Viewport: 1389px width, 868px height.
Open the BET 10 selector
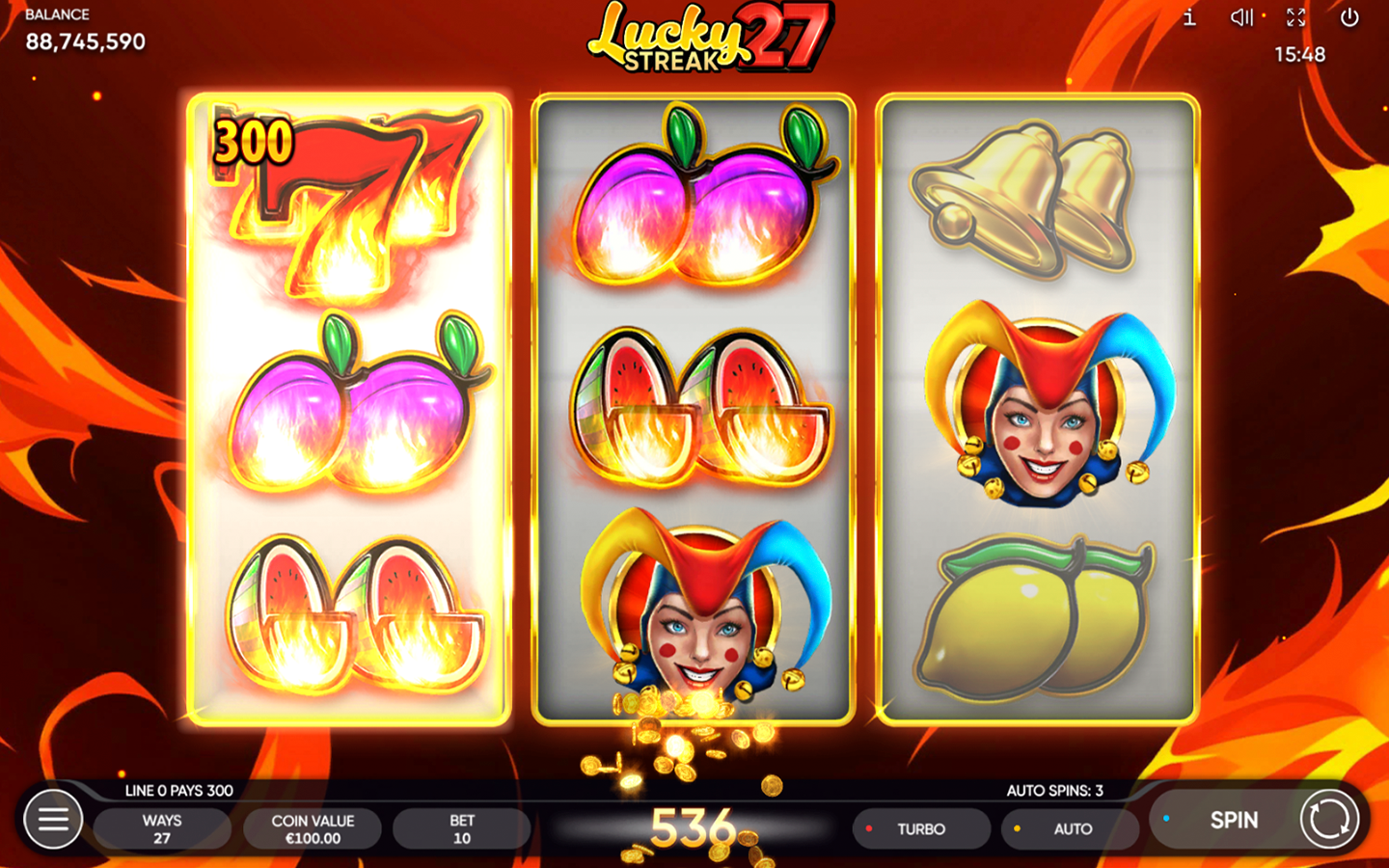click(462, 828)
